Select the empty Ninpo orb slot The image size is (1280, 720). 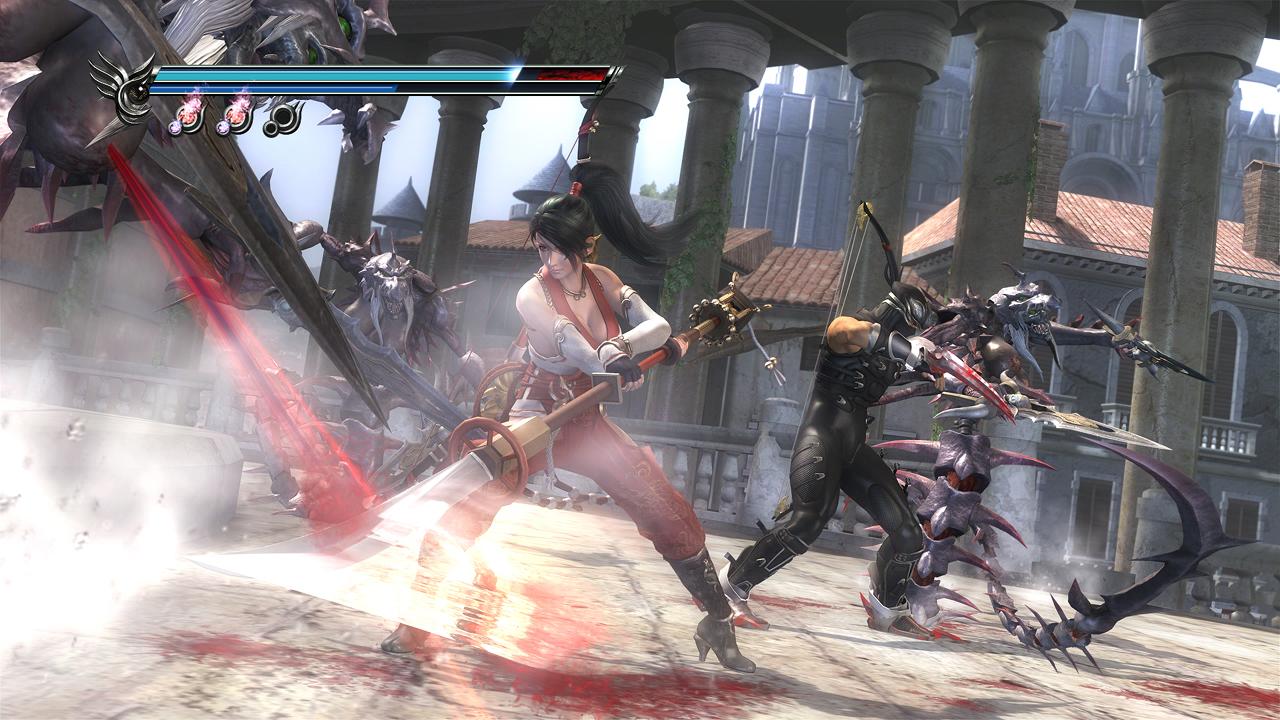pos(283,116)
